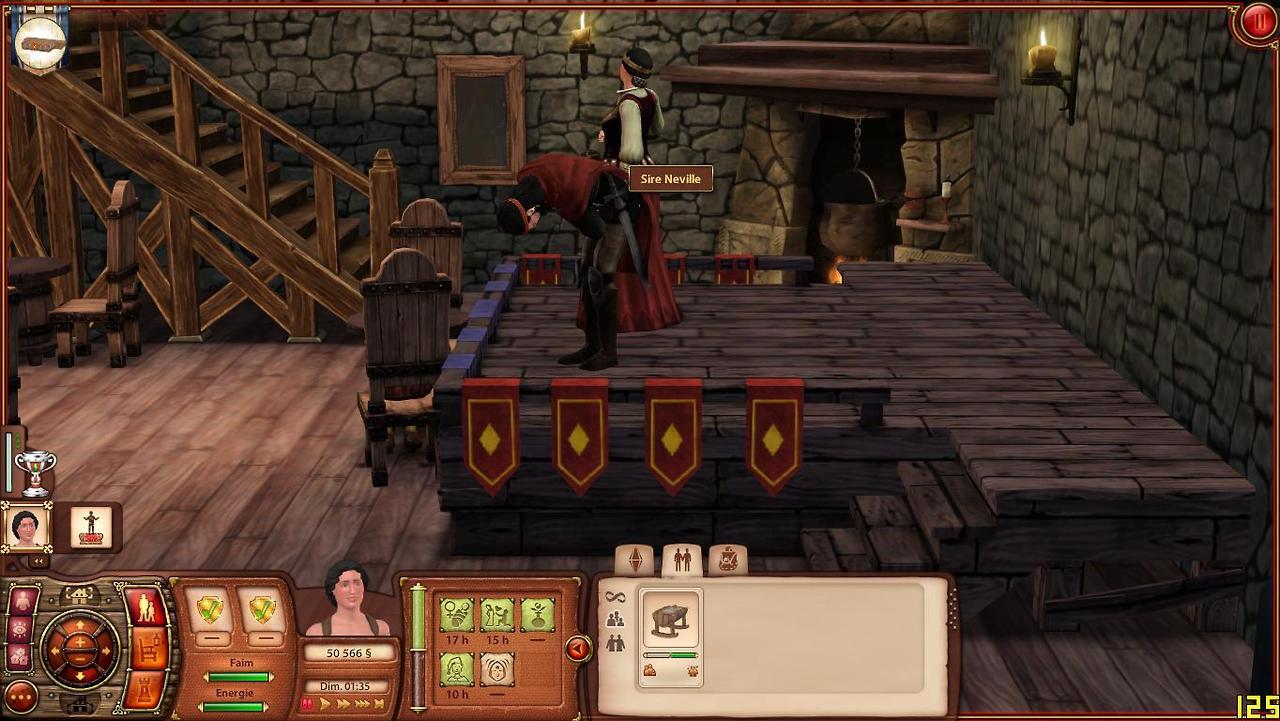Click the red pause button in the corner
Viewport: 1280px width, 721px height.
click(x=1256, y=22)
